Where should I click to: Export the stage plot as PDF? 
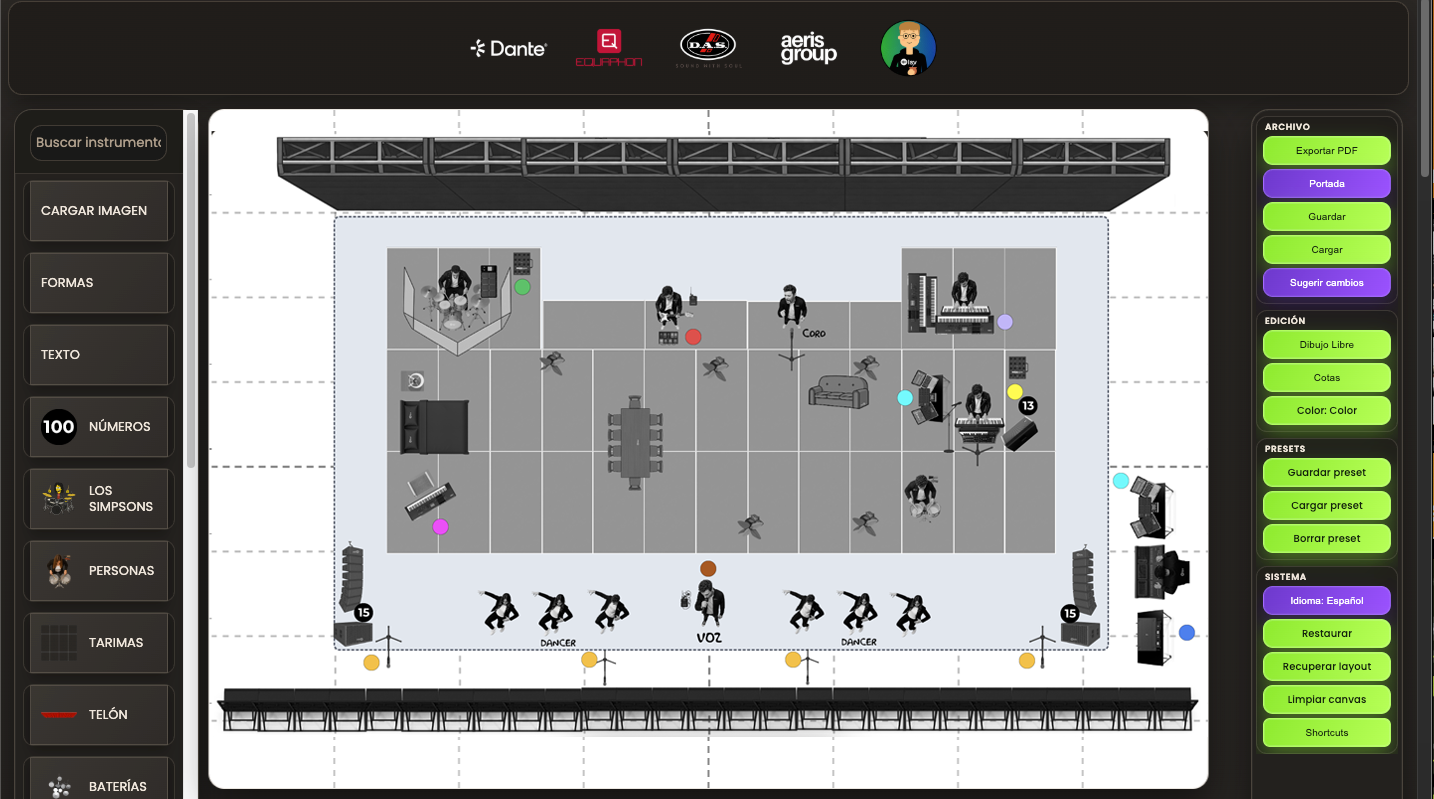pyautogui.click(x=1326, y=150)
